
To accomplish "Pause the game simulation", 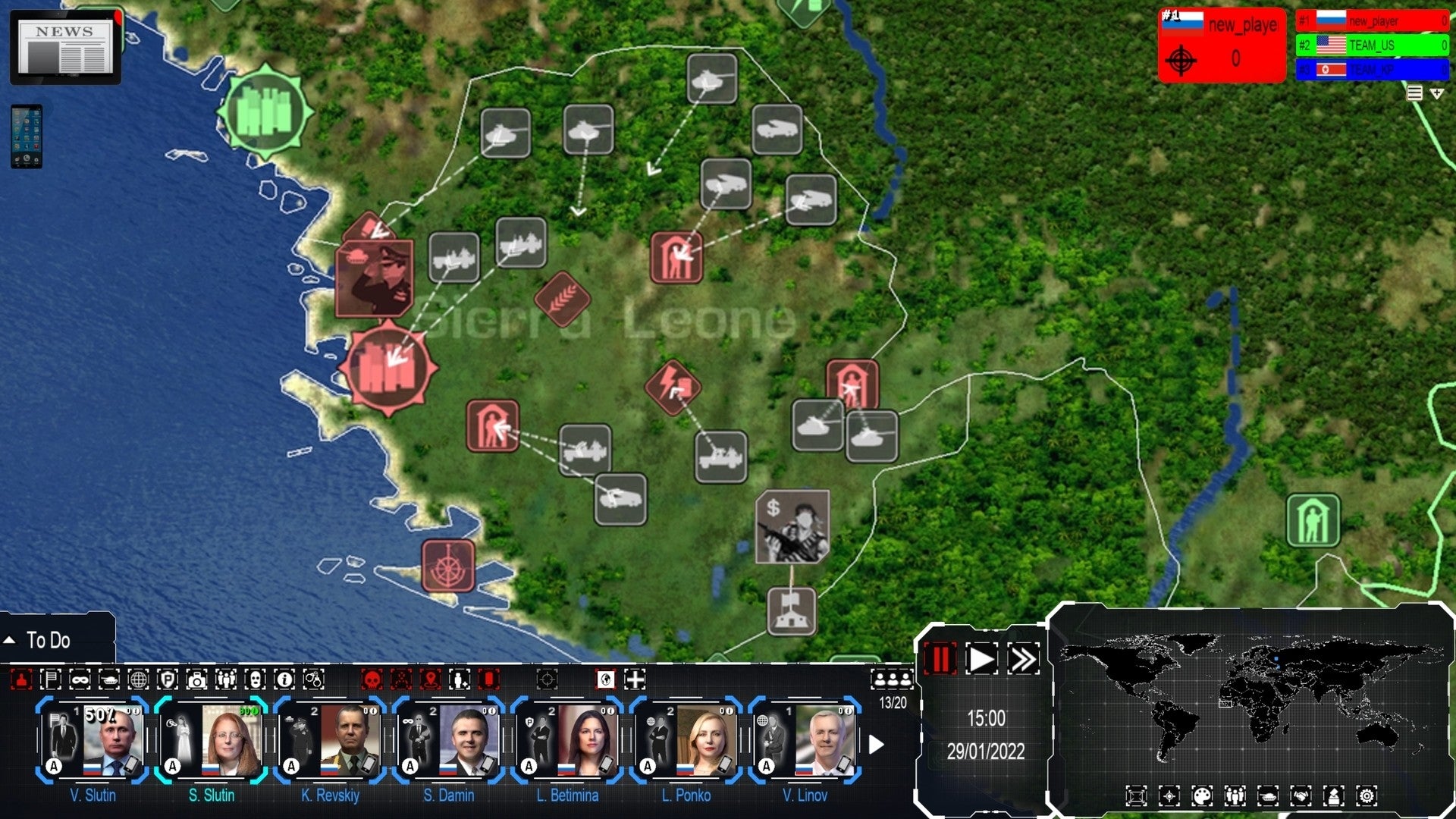I will tap(940, 660).
